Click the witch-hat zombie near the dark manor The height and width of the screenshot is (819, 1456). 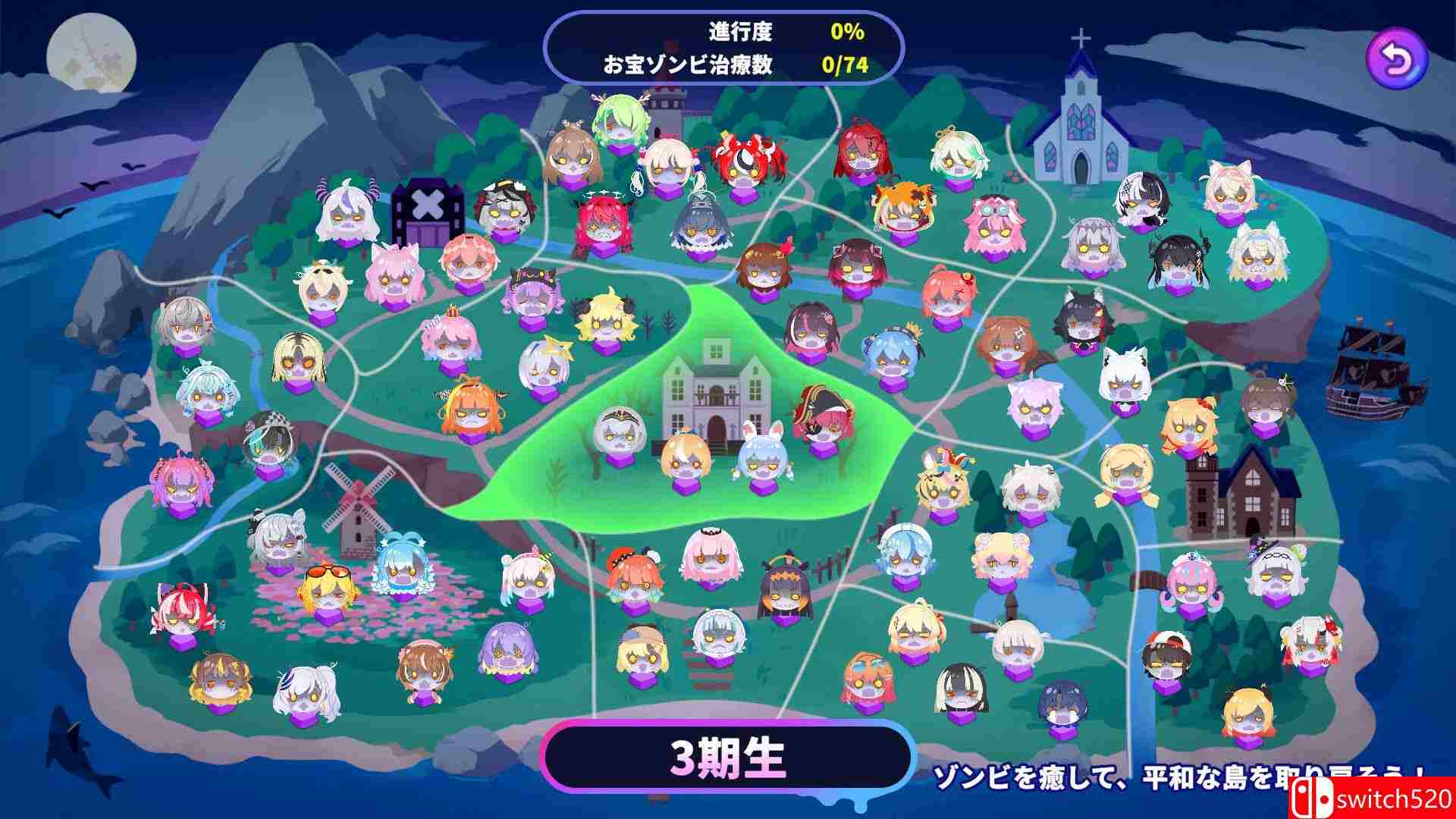(x=1277, y=575)
